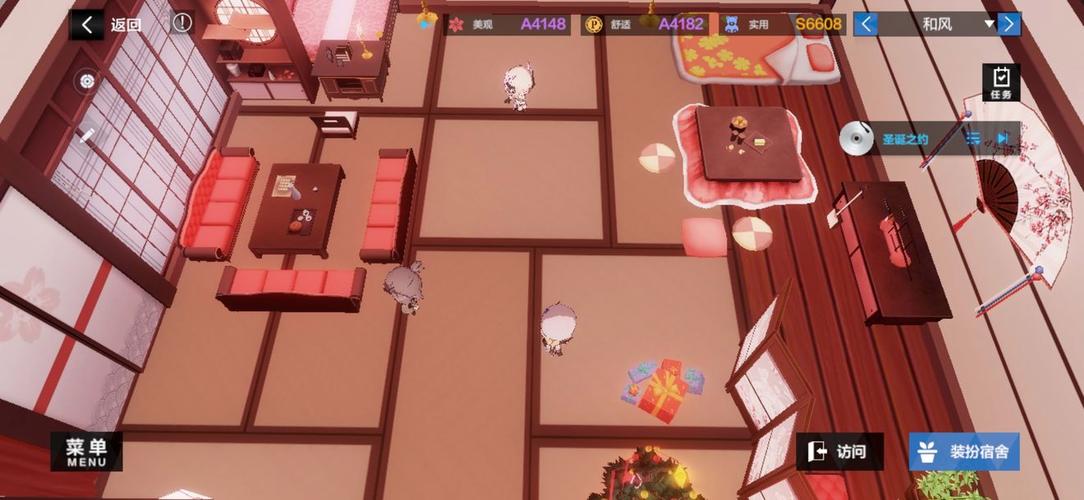This screenshot has width=1084, height=500.
Task: Open the 任务 task list
Action: pyautogui.click(x=1001, y=82)
